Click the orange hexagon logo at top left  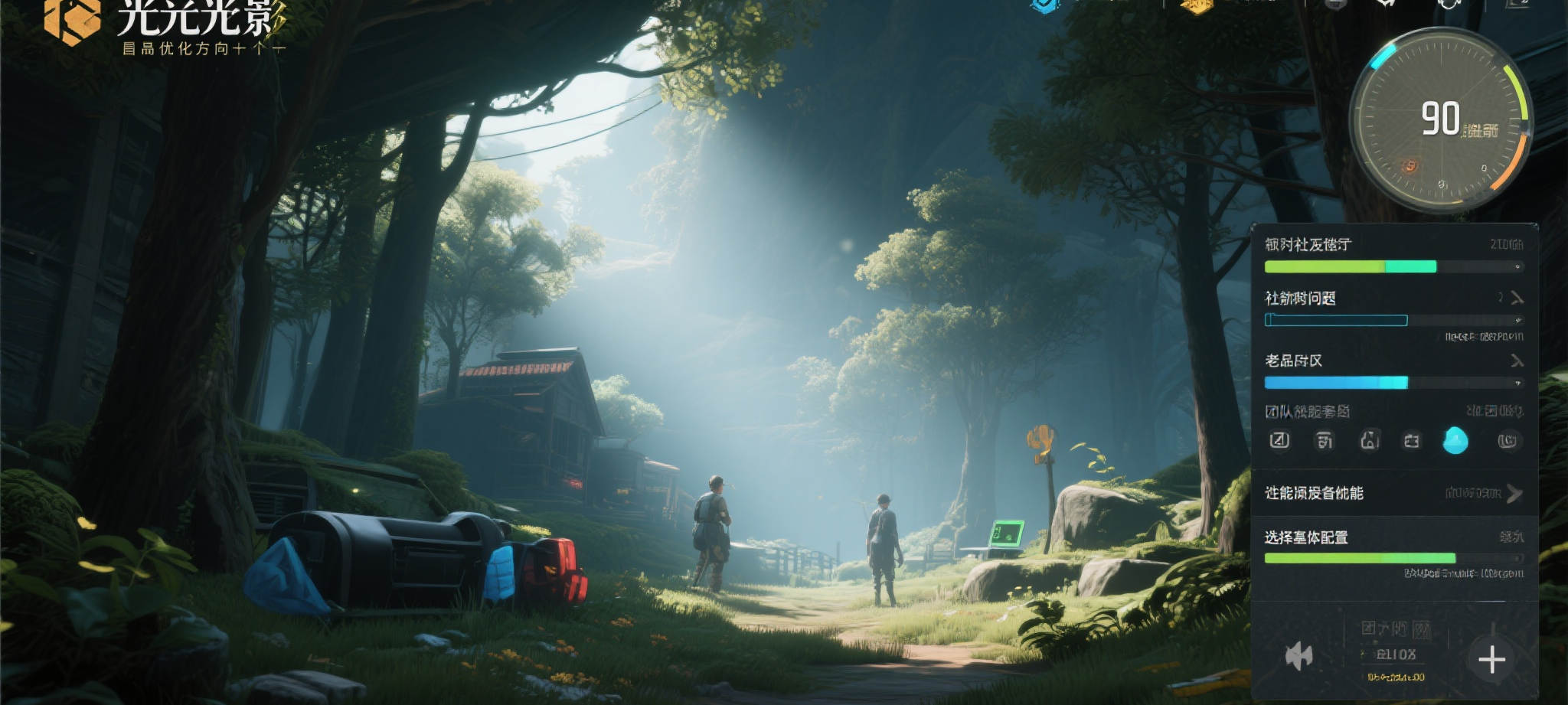(72, 21)
